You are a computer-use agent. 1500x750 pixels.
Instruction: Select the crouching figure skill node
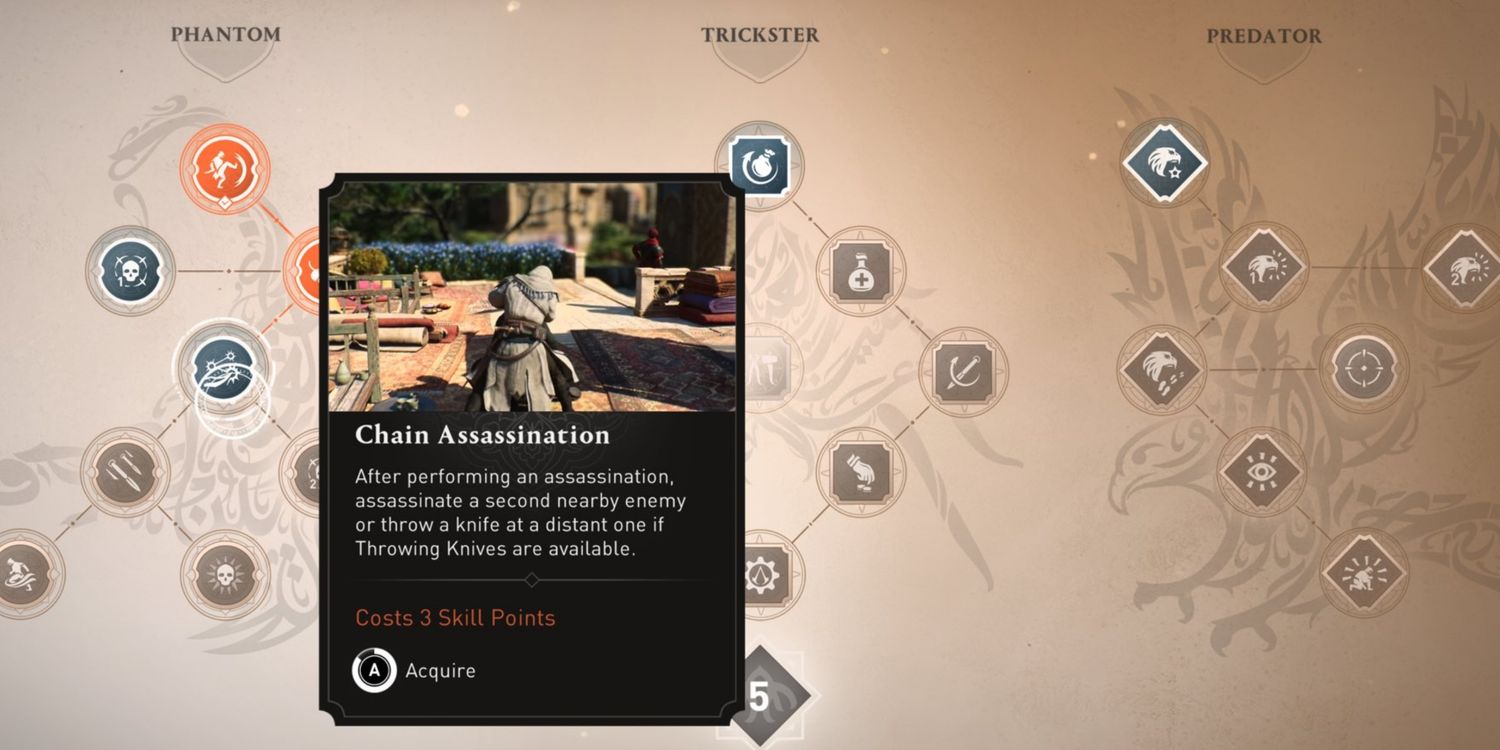[1364, 573]
